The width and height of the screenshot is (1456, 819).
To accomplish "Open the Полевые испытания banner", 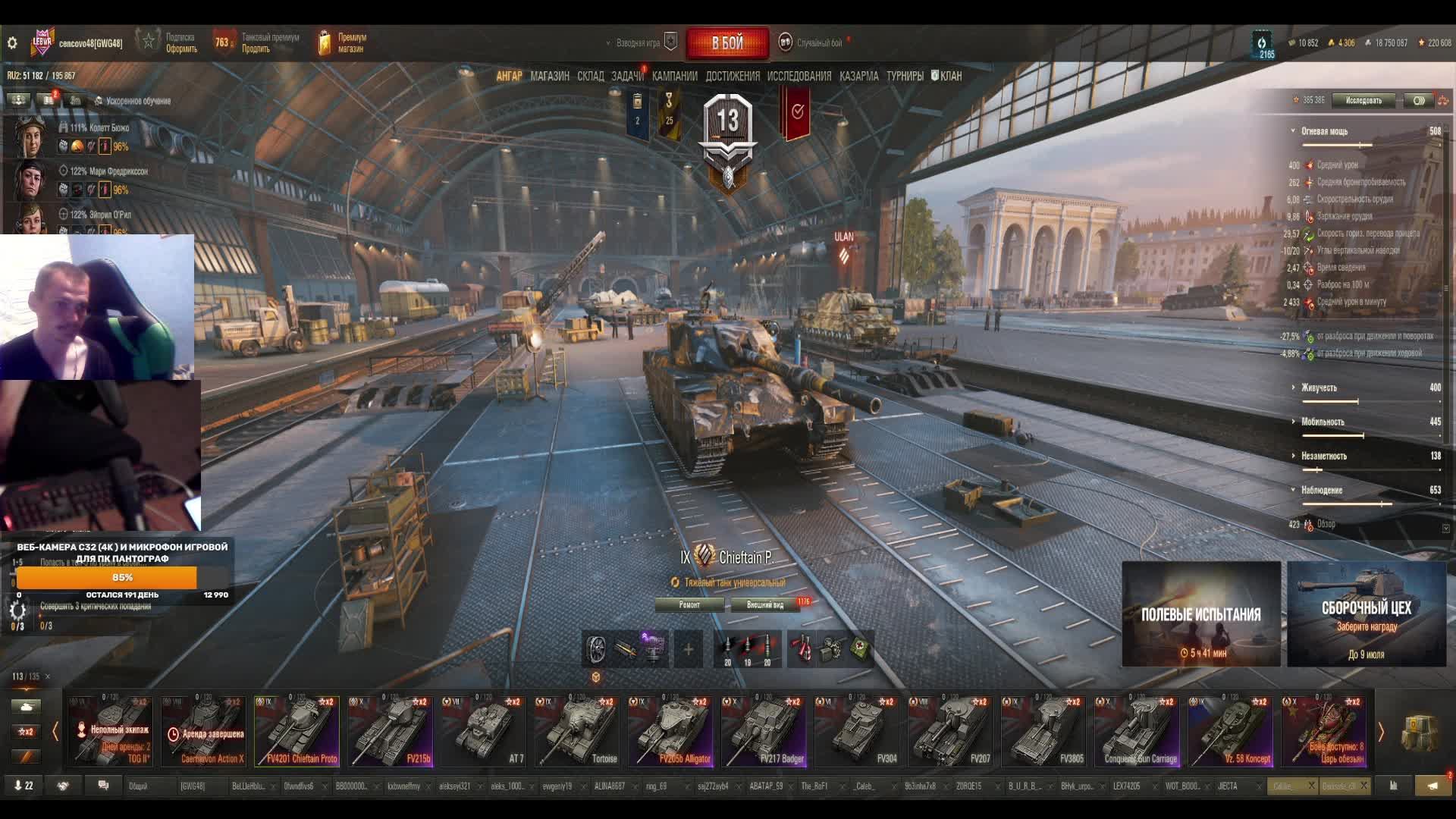I will [x=1200, y=614].
